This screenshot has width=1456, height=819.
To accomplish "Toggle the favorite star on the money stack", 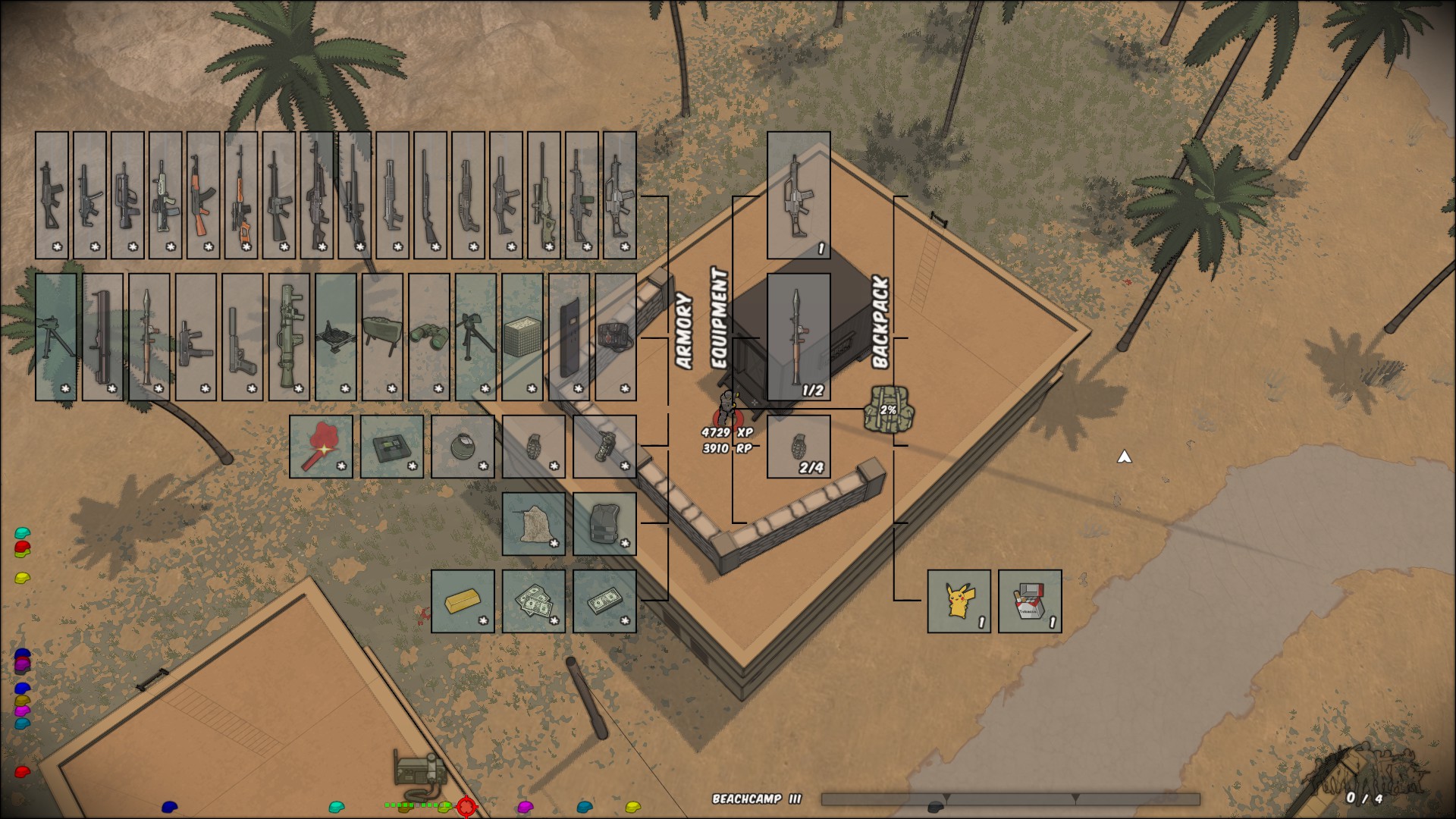I will [625, 620].
